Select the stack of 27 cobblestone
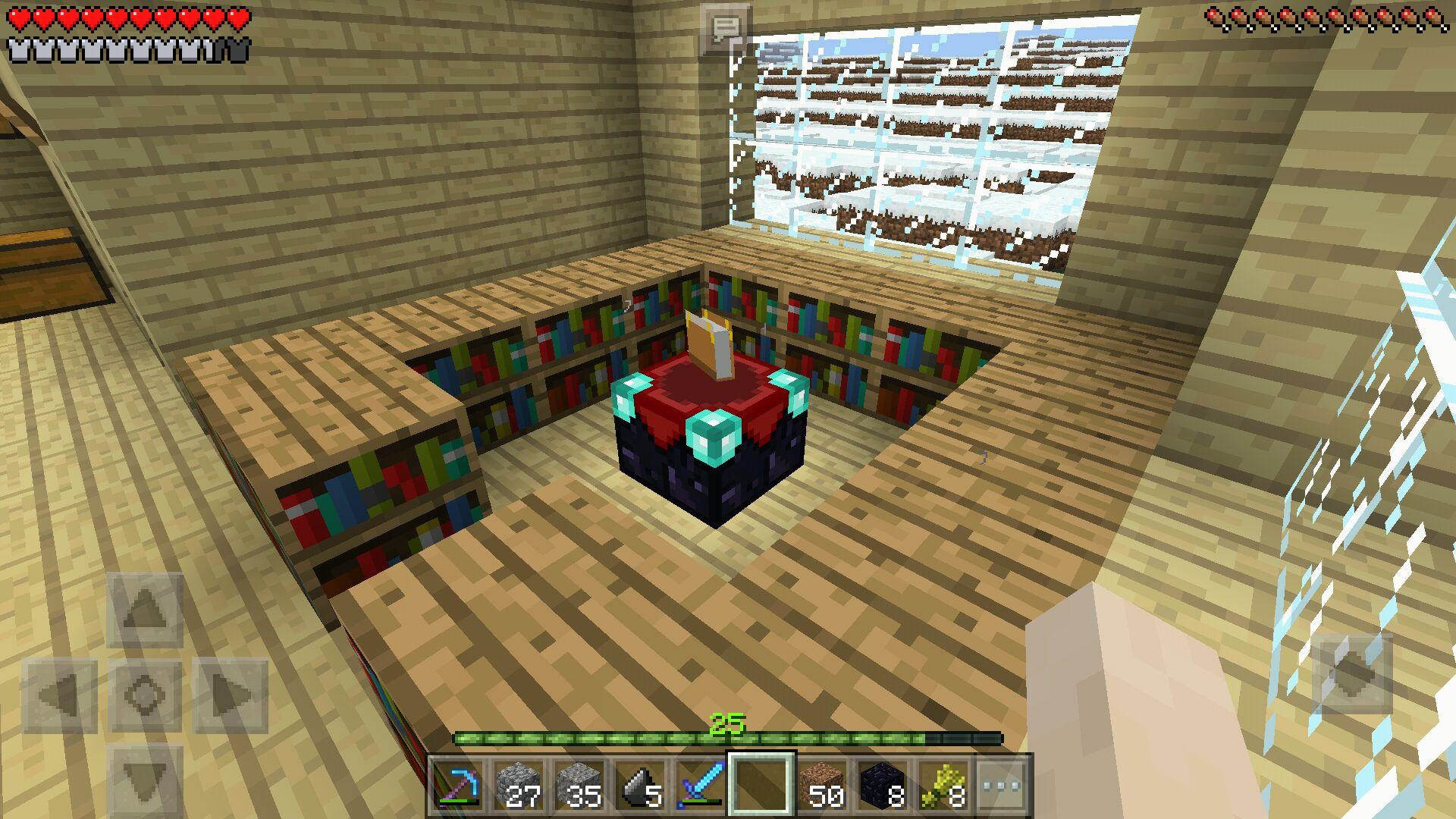 point(519,786)
